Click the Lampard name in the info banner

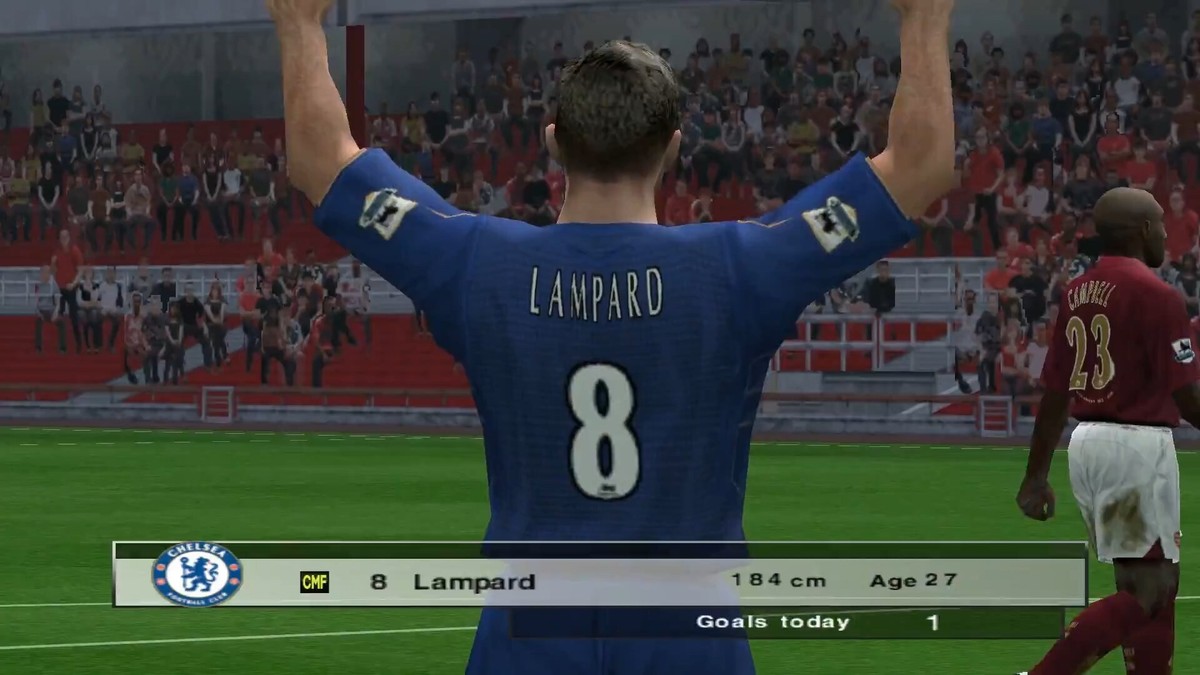(474, 582)
